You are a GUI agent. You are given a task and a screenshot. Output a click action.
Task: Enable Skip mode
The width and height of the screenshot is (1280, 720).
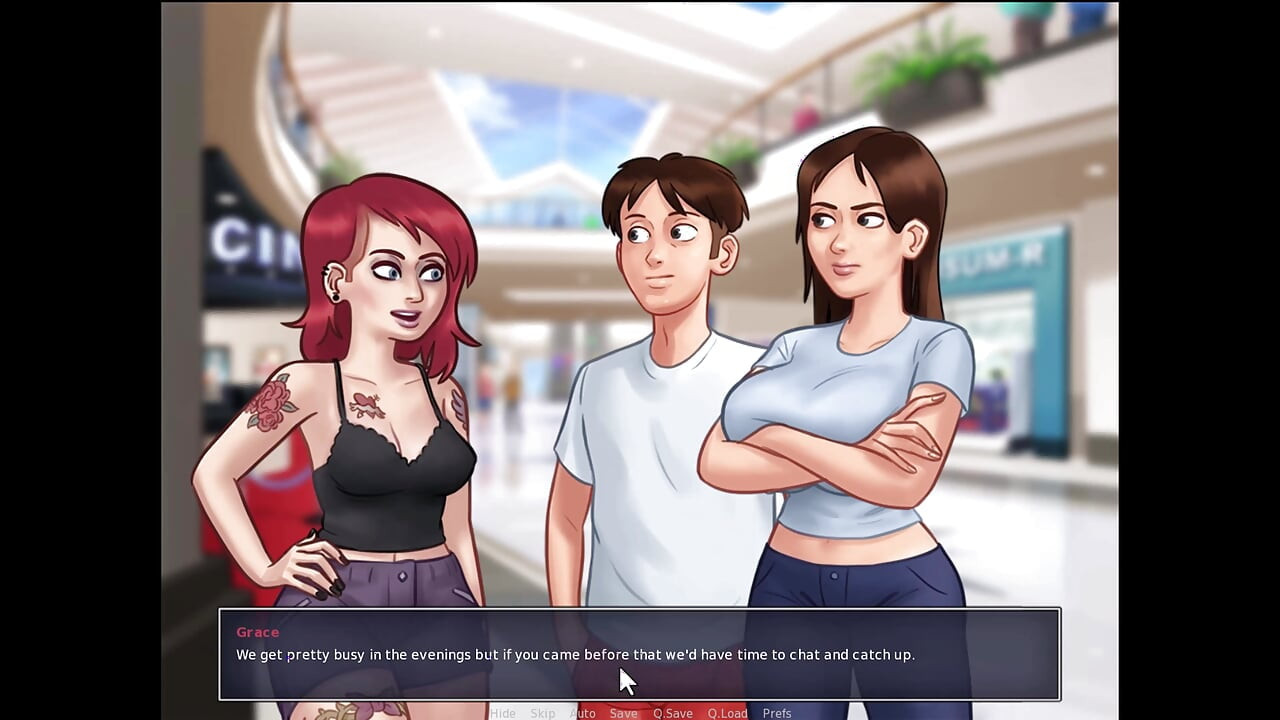coord(543,713)
